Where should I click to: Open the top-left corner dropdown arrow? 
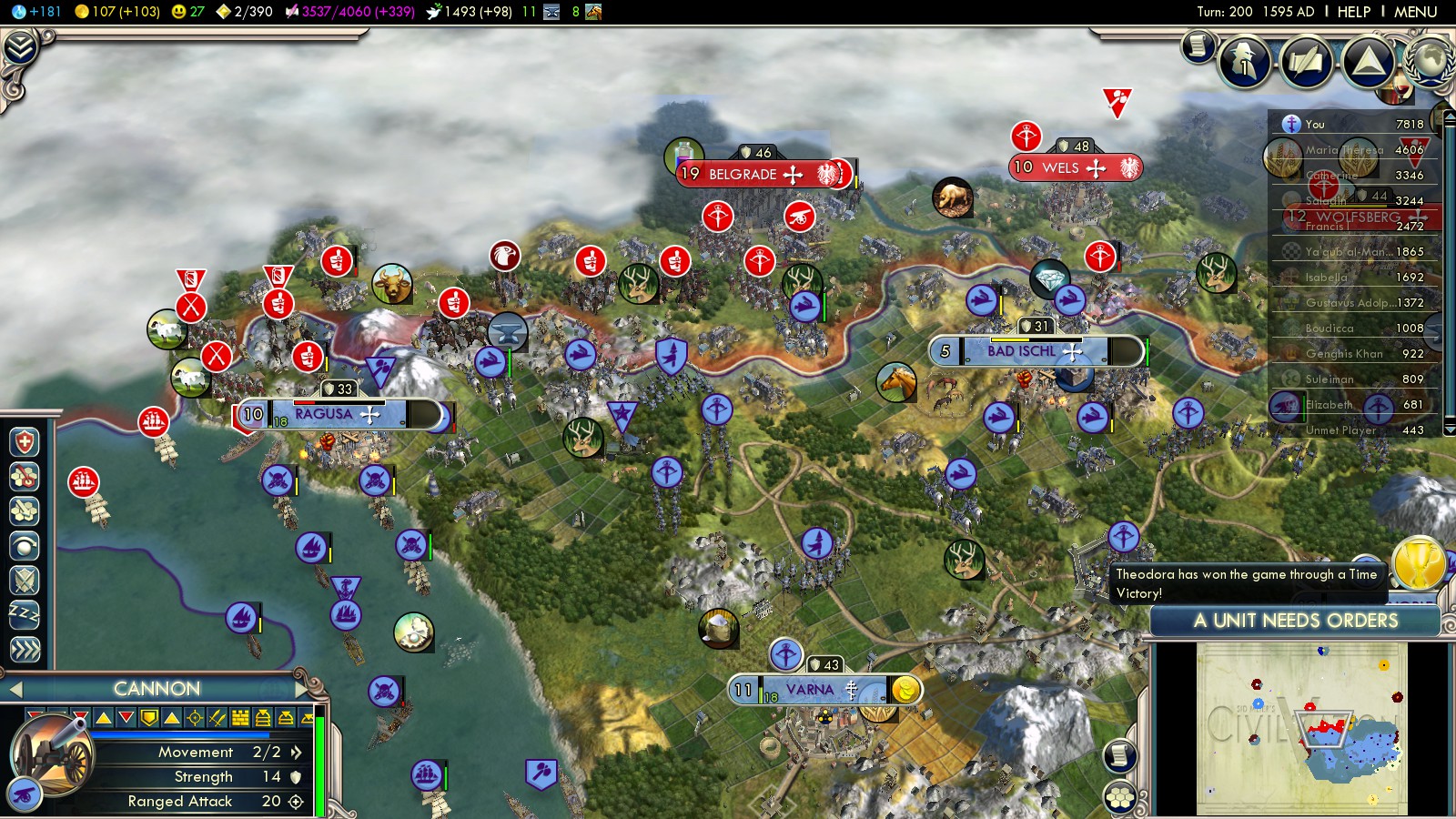(20, 47)
